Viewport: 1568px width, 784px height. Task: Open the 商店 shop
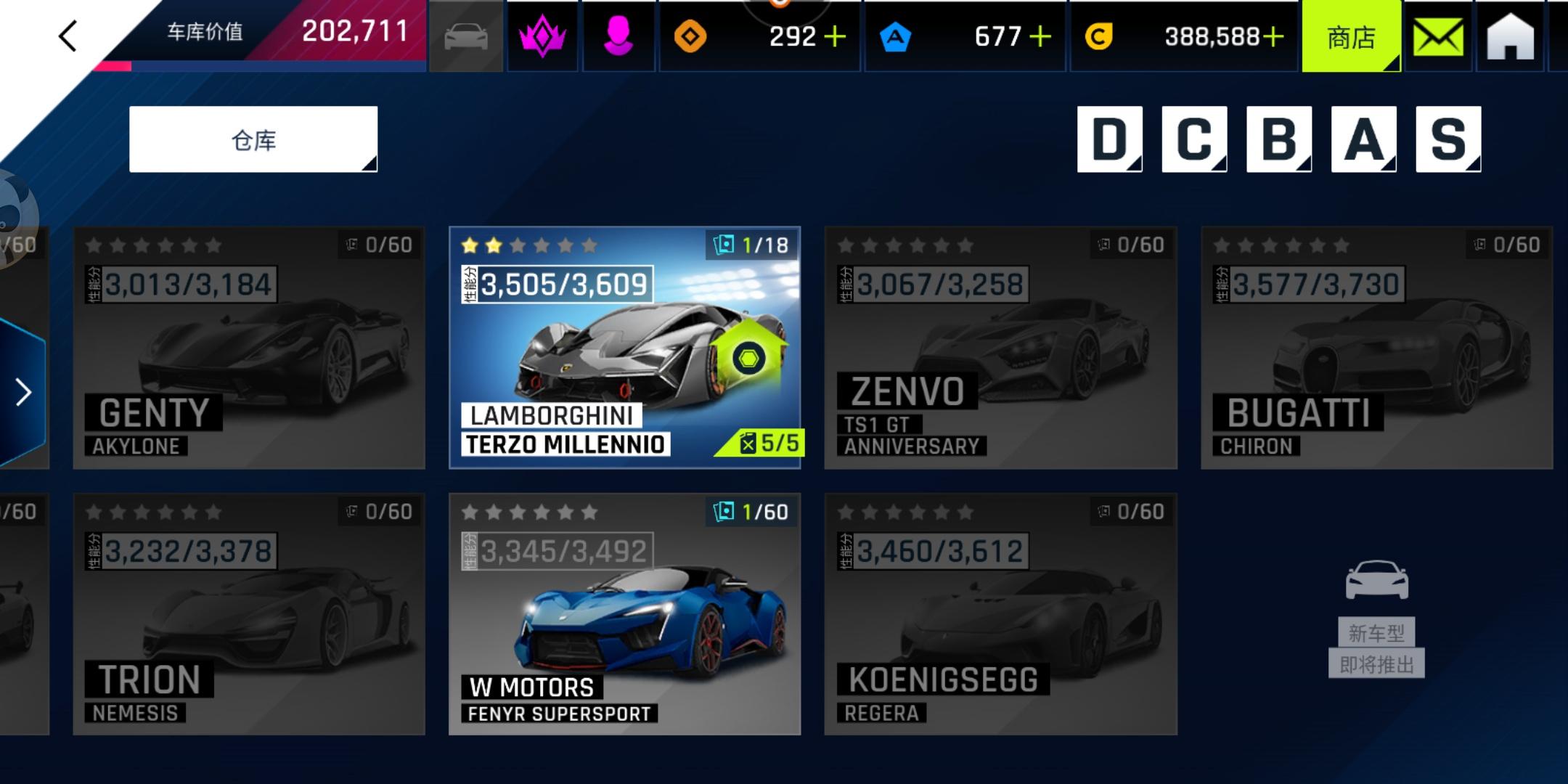pyautogui.click(x=1351, y=37)
